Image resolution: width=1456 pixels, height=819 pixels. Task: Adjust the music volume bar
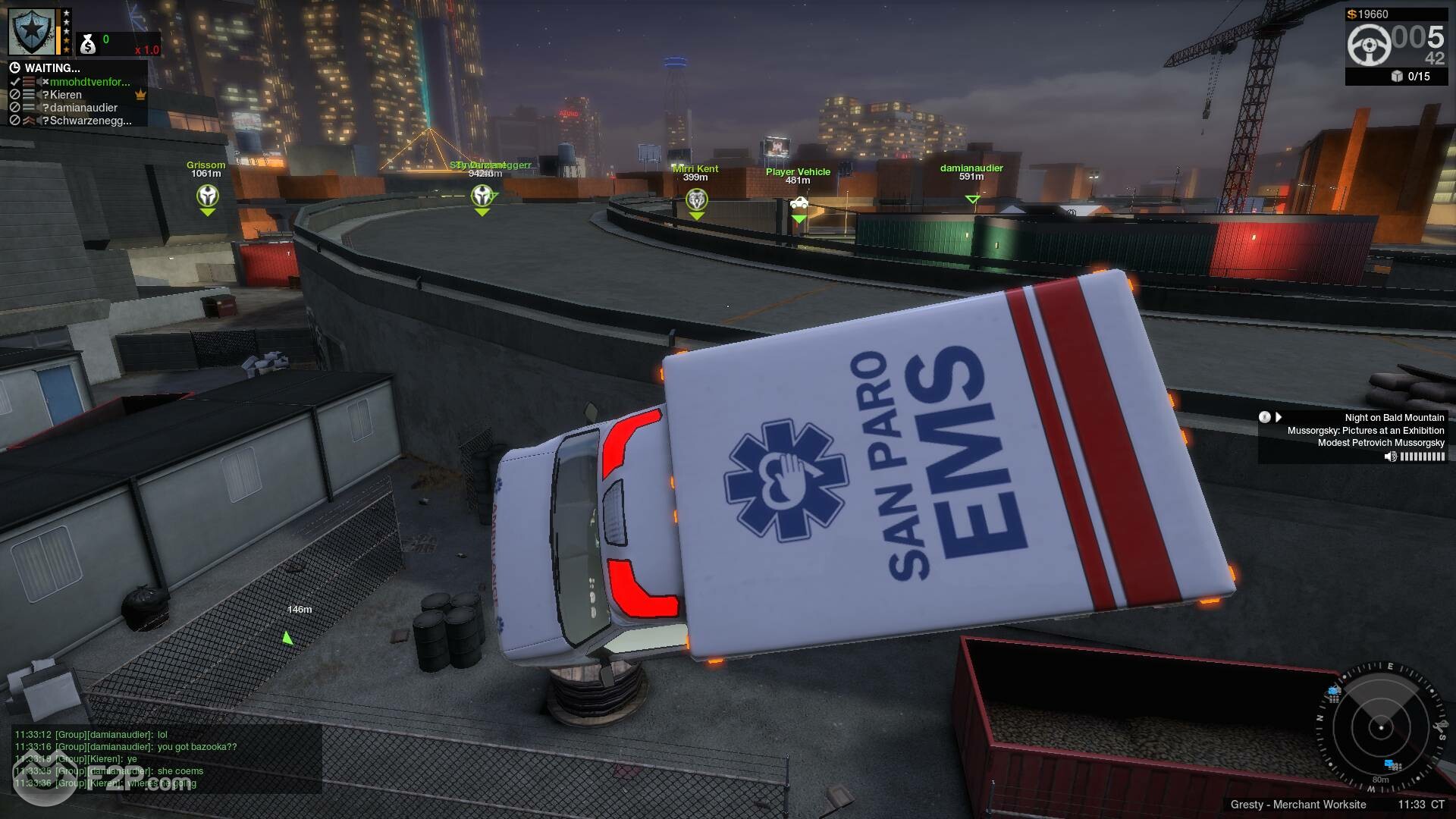(x=1422, y=457)
